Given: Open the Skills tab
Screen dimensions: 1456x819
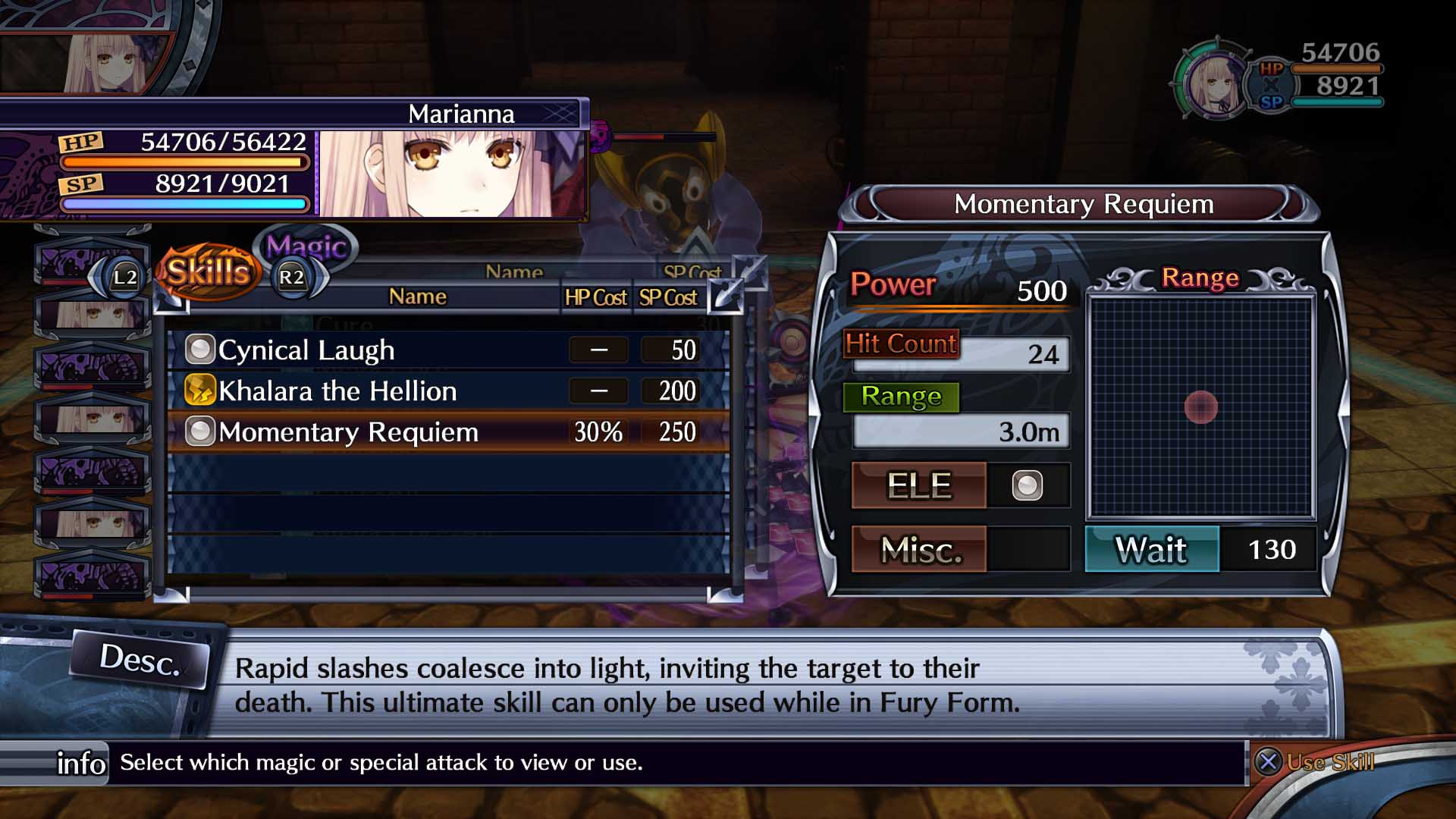Looking at the screenshot, I should tap(208, 271).
